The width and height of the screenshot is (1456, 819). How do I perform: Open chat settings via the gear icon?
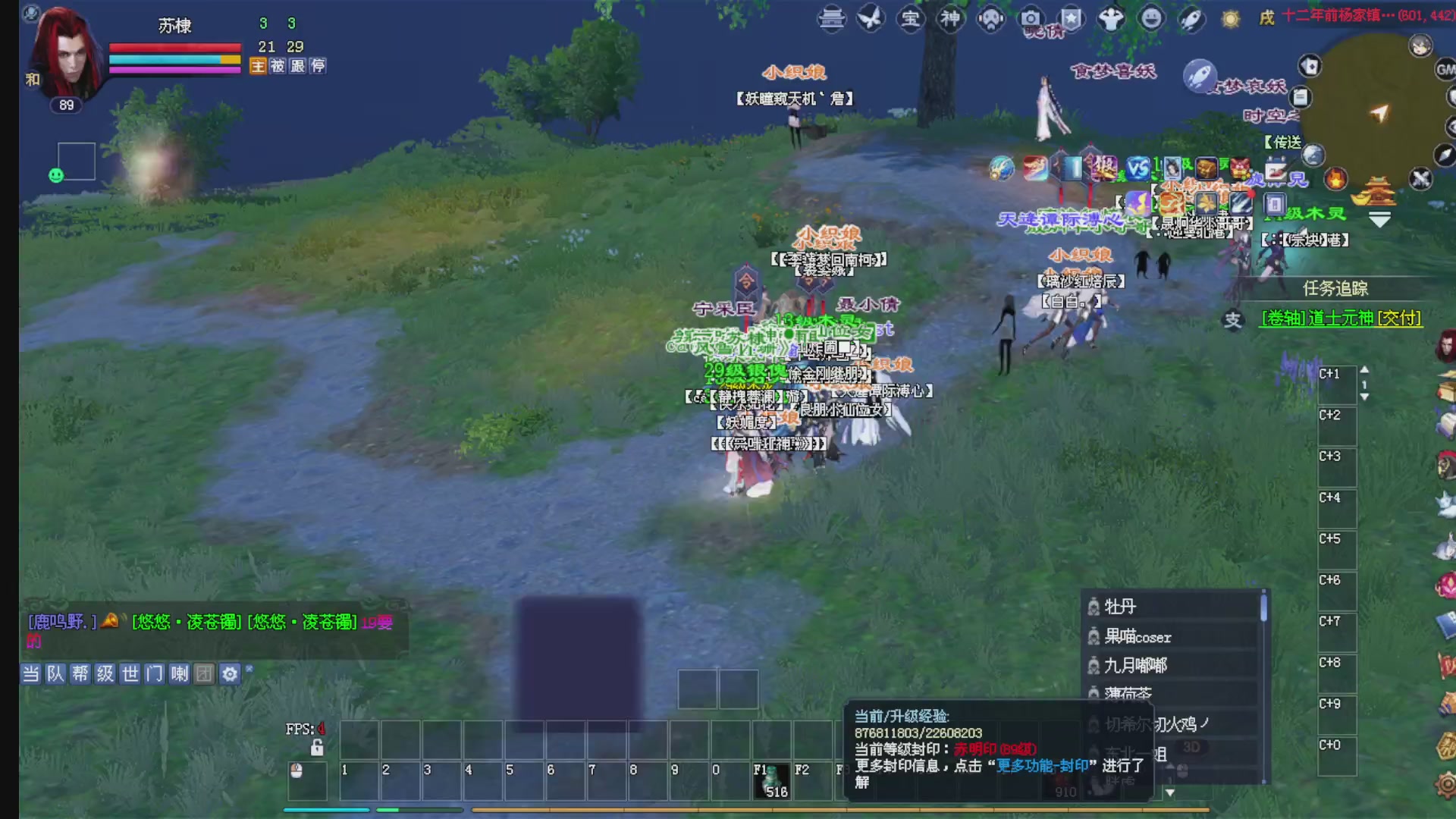230,673
